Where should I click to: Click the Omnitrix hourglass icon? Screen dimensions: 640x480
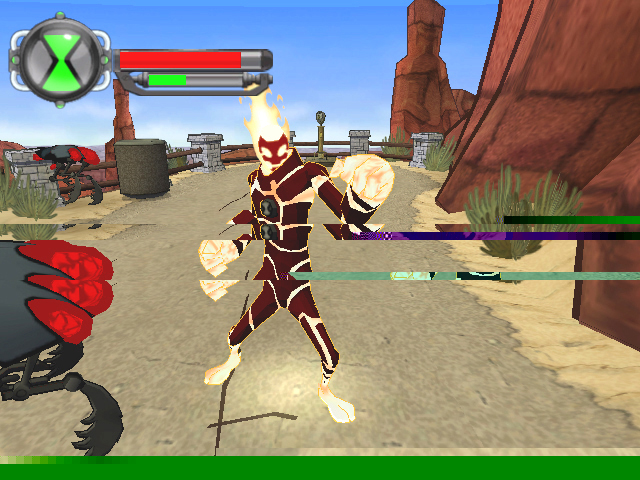click(x=60, y=59)
